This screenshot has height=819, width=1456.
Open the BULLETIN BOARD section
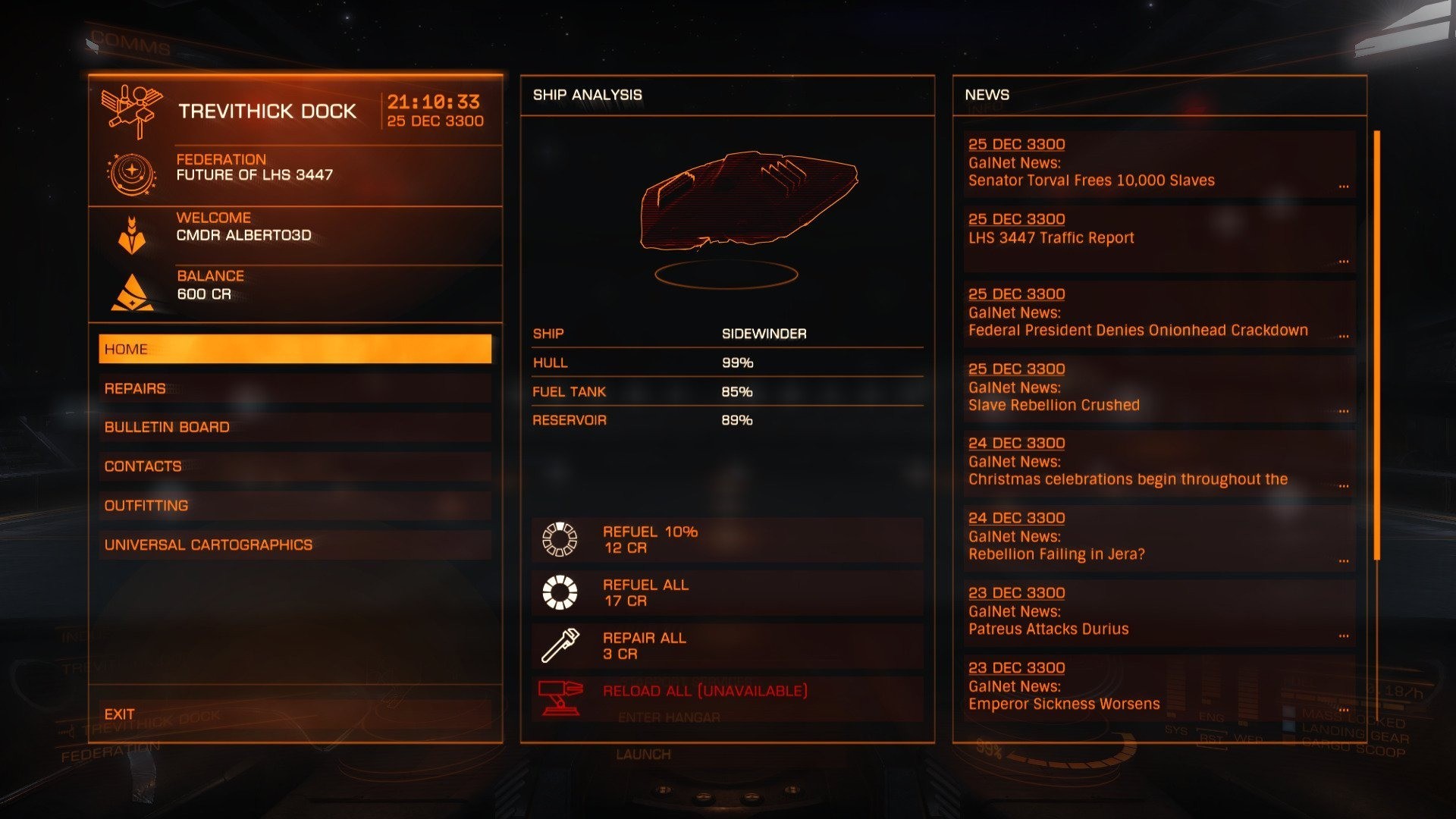[296, 427]
